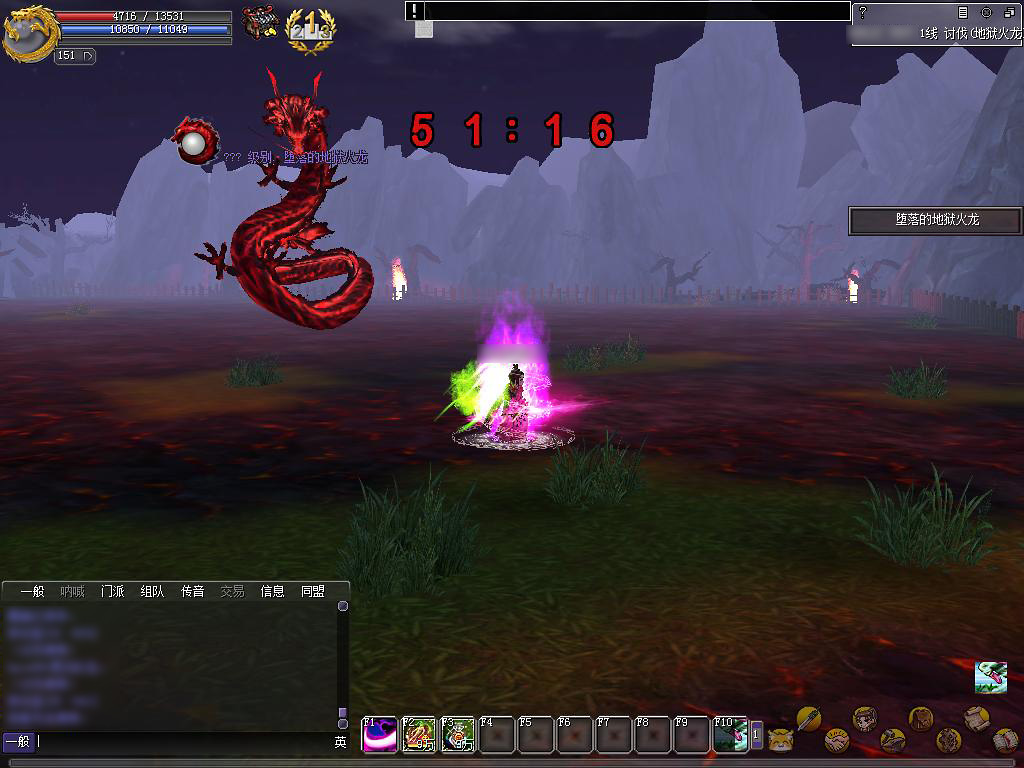Open the handshake icon menu

836,741
